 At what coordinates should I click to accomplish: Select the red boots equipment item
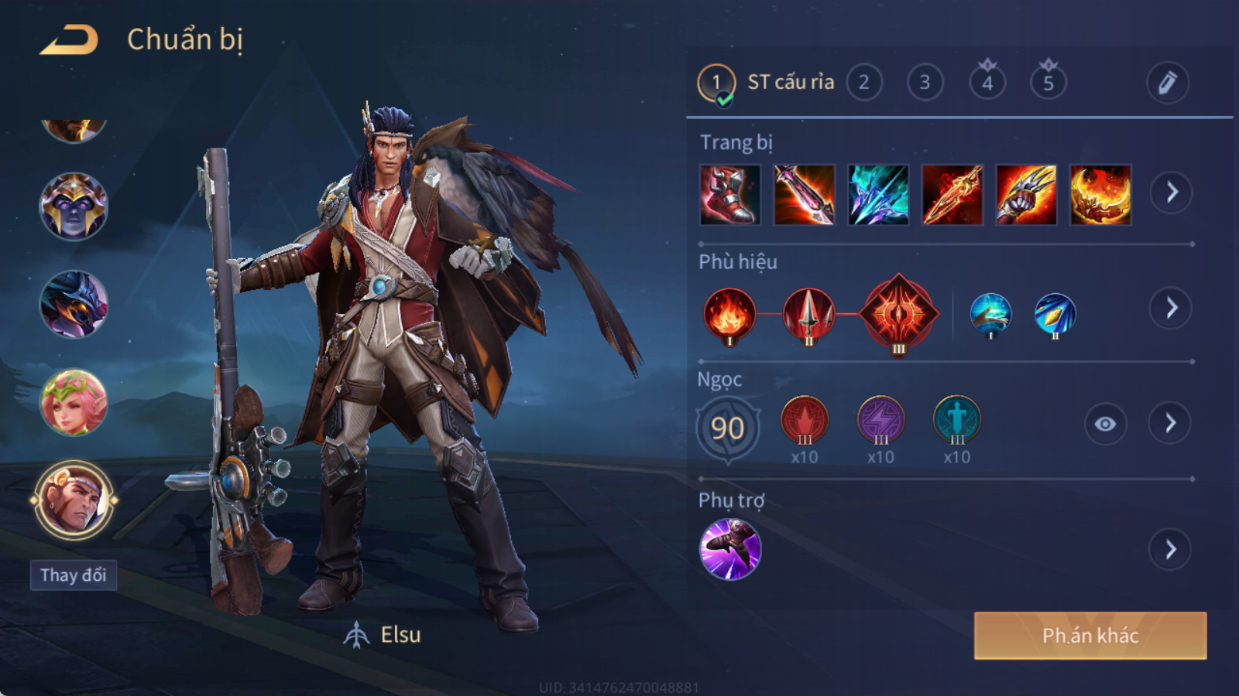[730, 194]
